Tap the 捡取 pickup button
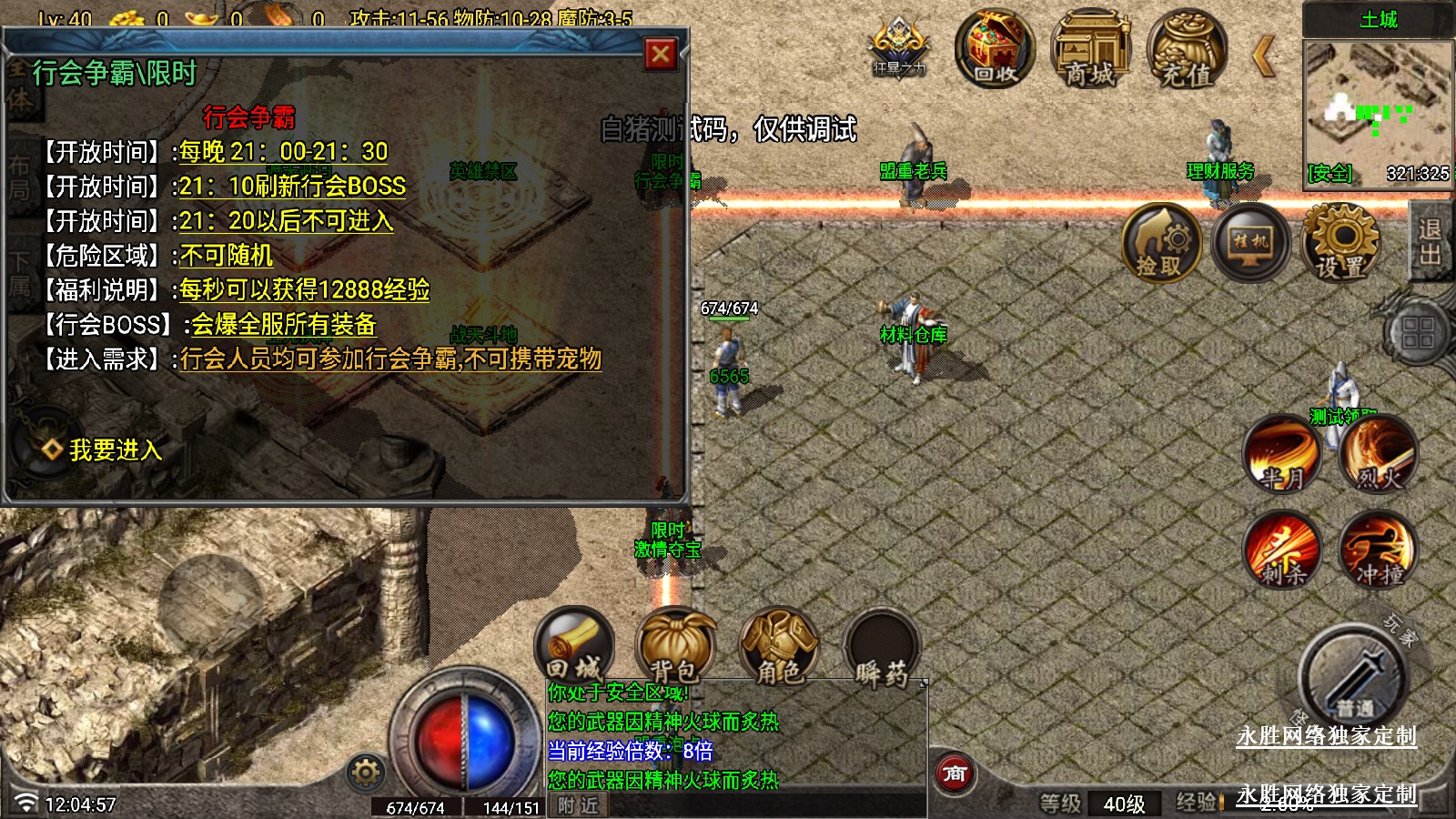This screenshot has width=1456, height=819. (1160, 243)
